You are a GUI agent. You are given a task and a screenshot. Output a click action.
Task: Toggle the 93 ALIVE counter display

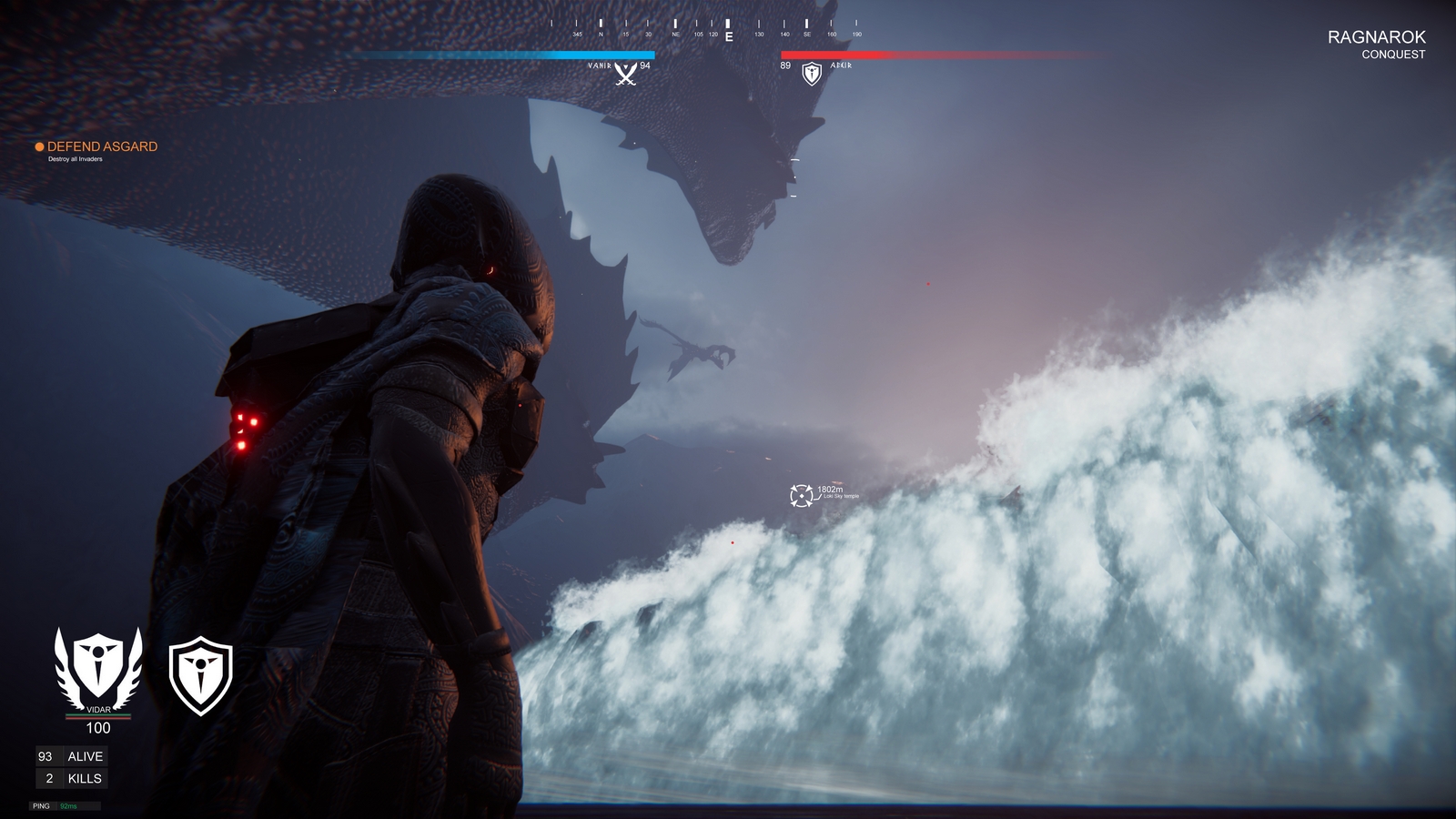point(71,755)
